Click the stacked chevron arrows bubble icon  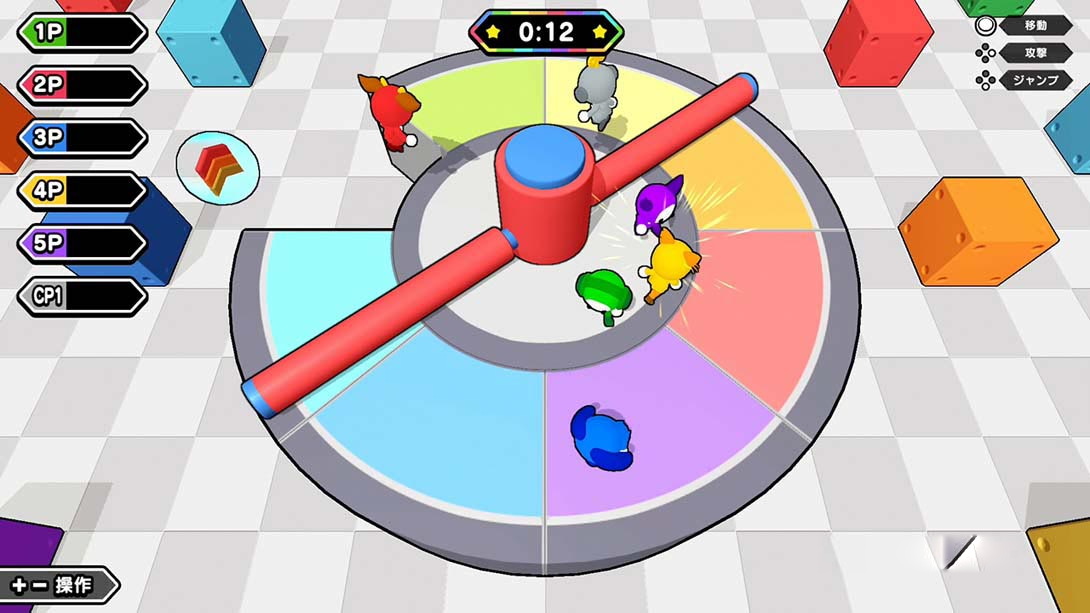[218, 167]
